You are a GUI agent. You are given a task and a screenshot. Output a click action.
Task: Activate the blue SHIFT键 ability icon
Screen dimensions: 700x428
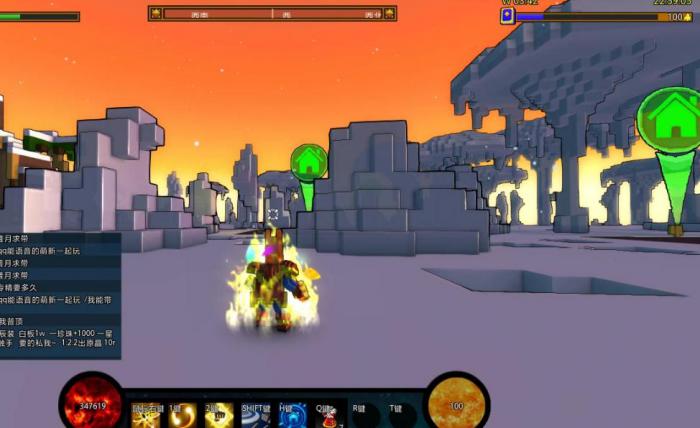254,415
